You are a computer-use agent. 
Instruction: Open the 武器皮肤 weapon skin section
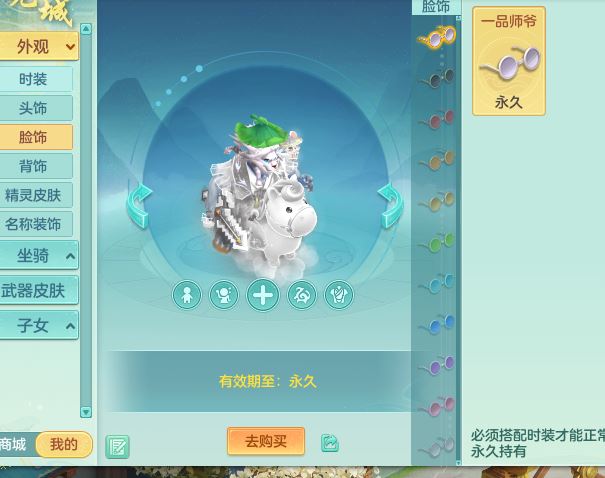33,291
